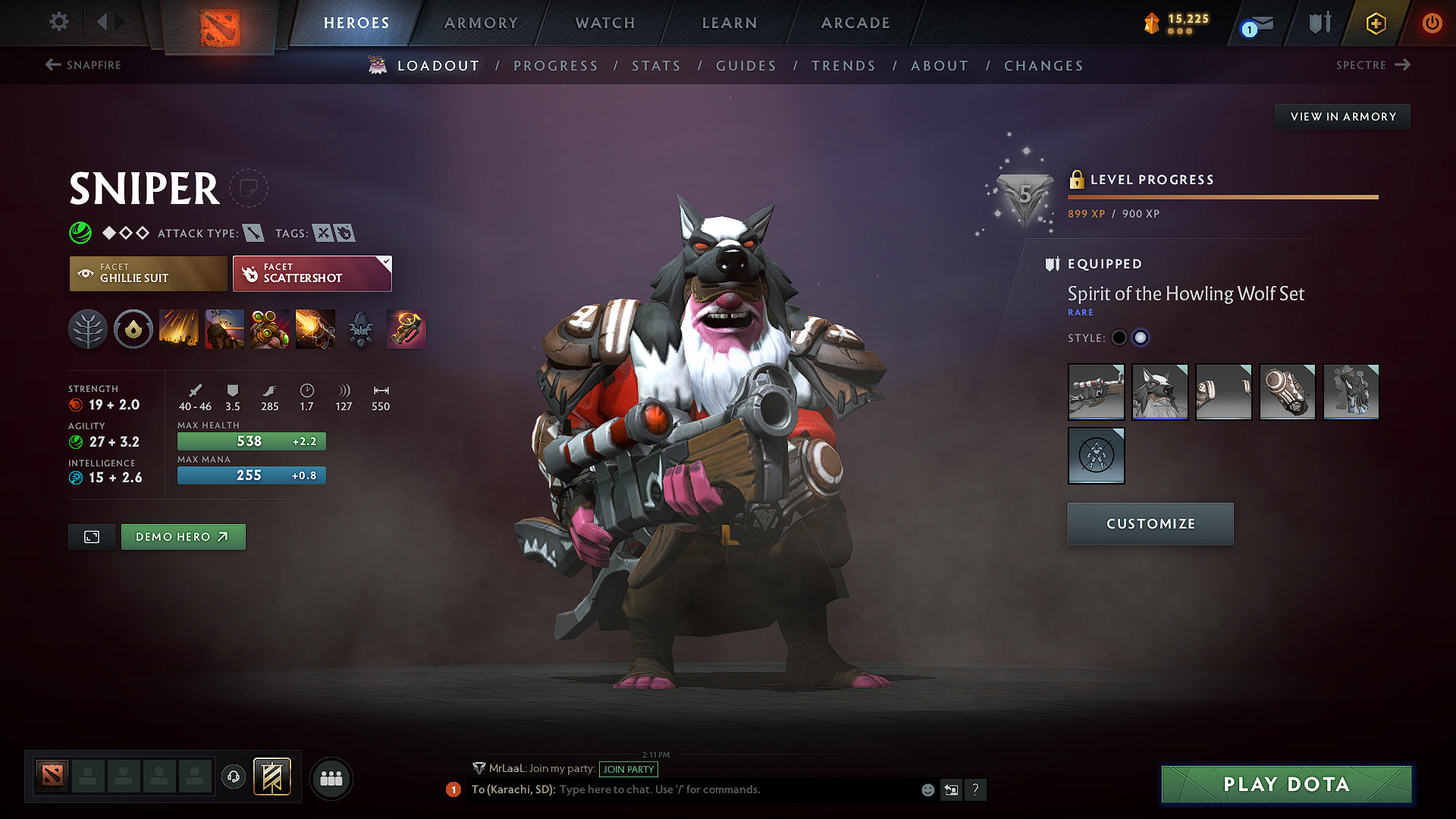Switch to the STATS tab
Image resolution: width=1456 pixels, height=819 pixels.
point(656,66)
